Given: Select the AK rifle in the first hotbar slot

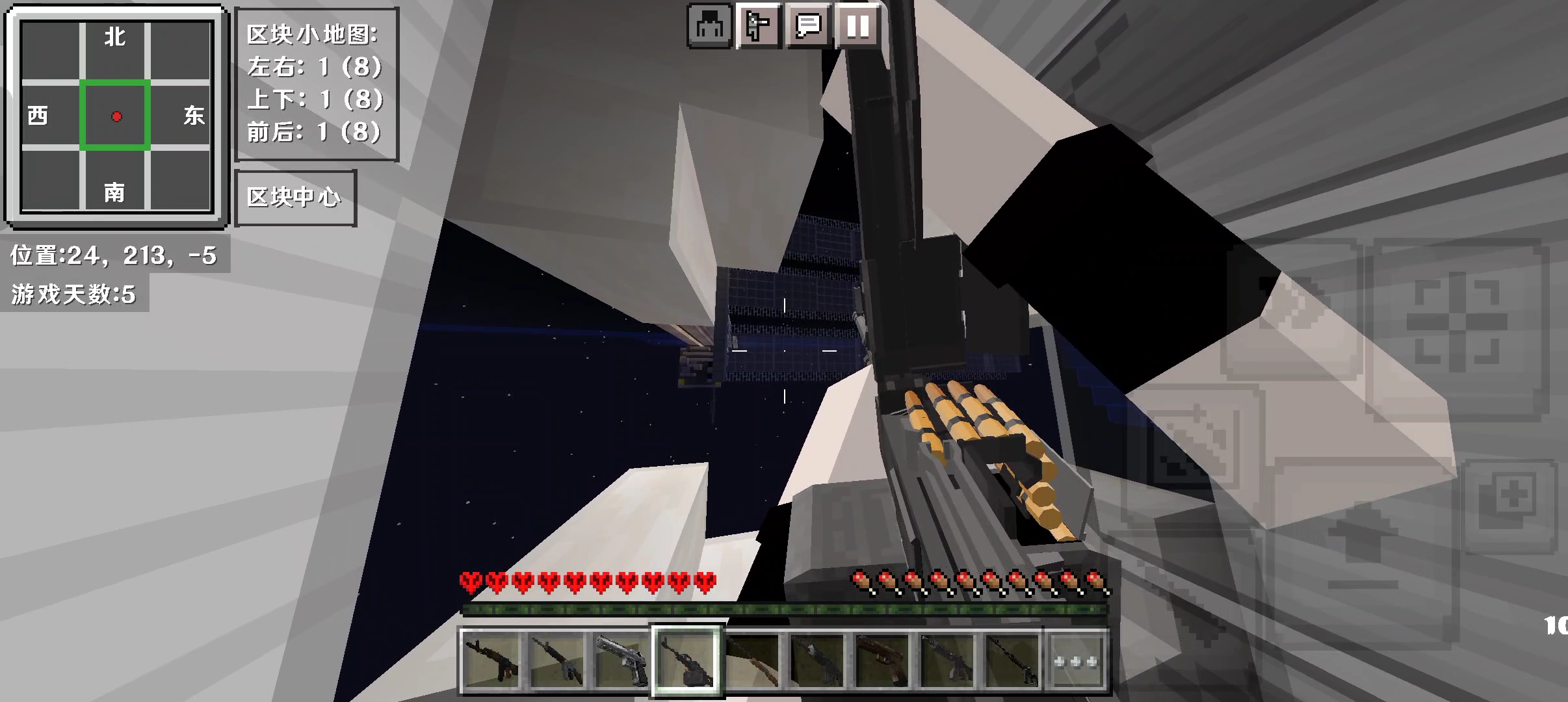Looking at the screenshot, I should [x=491, y=661].
